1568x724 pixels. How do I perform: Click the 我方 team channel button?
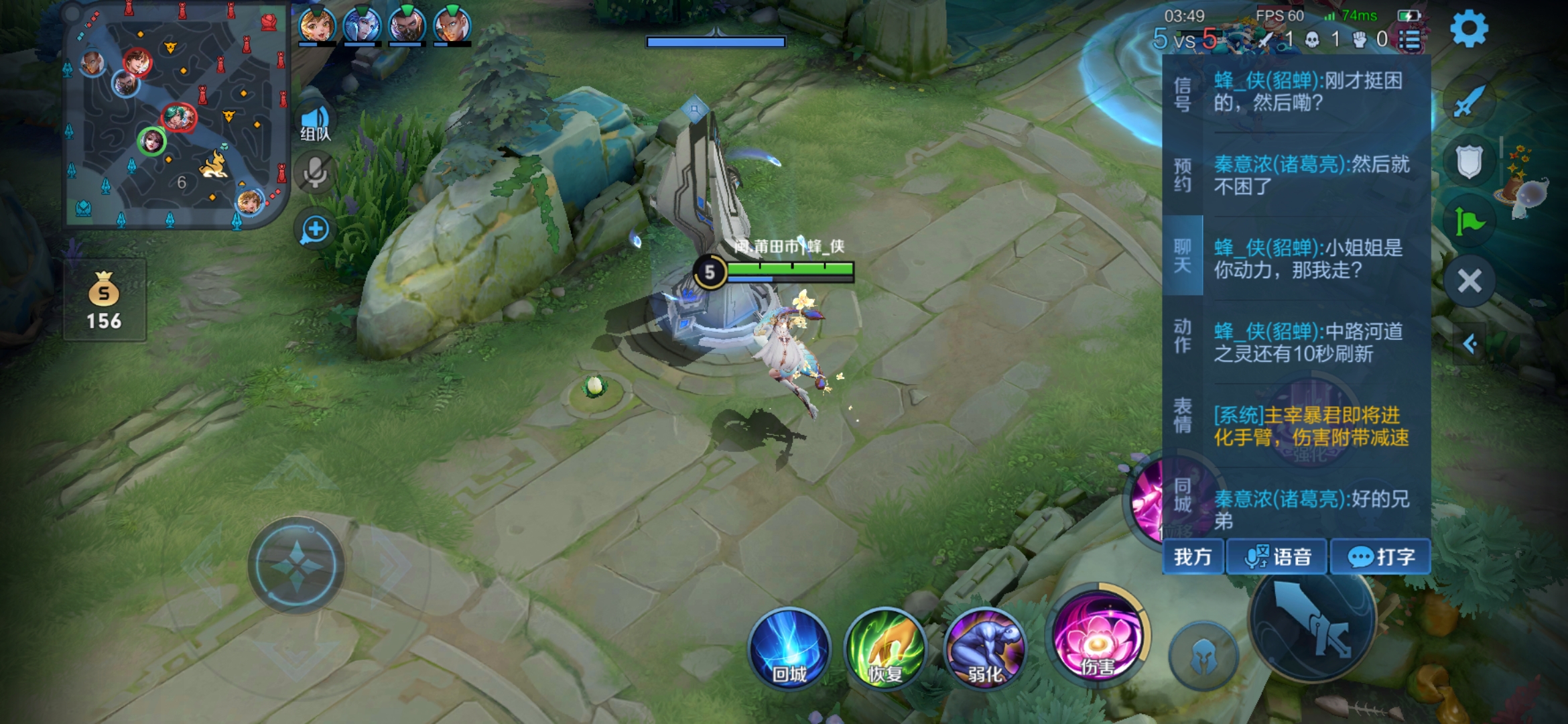coord(1193,556)
